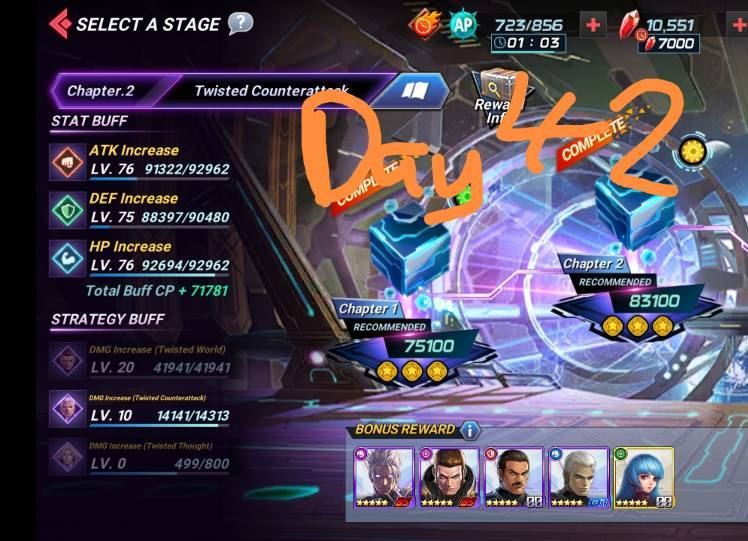Select the HP Increase stat buff
This screenshot has height=541, width=748.
tap(68, 257)
